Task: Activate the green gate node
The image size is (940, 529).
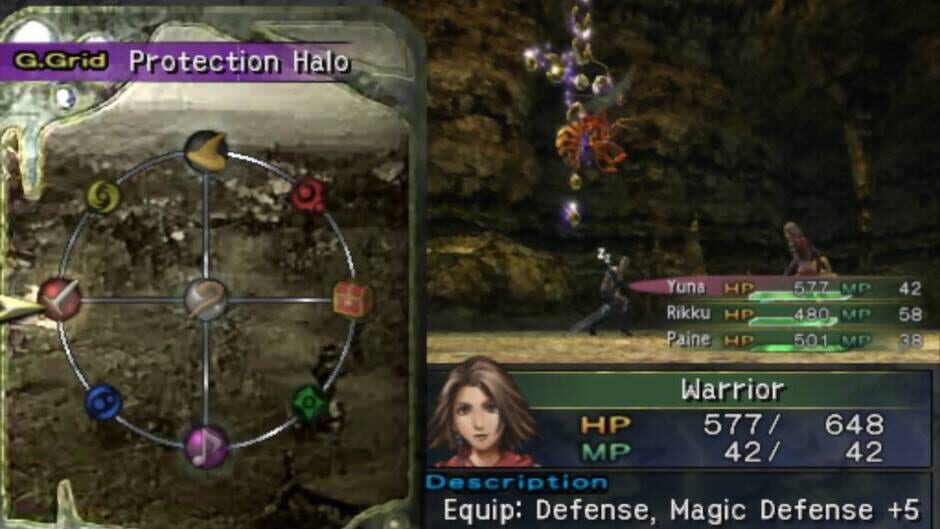Action: click(x=309, y=403)
